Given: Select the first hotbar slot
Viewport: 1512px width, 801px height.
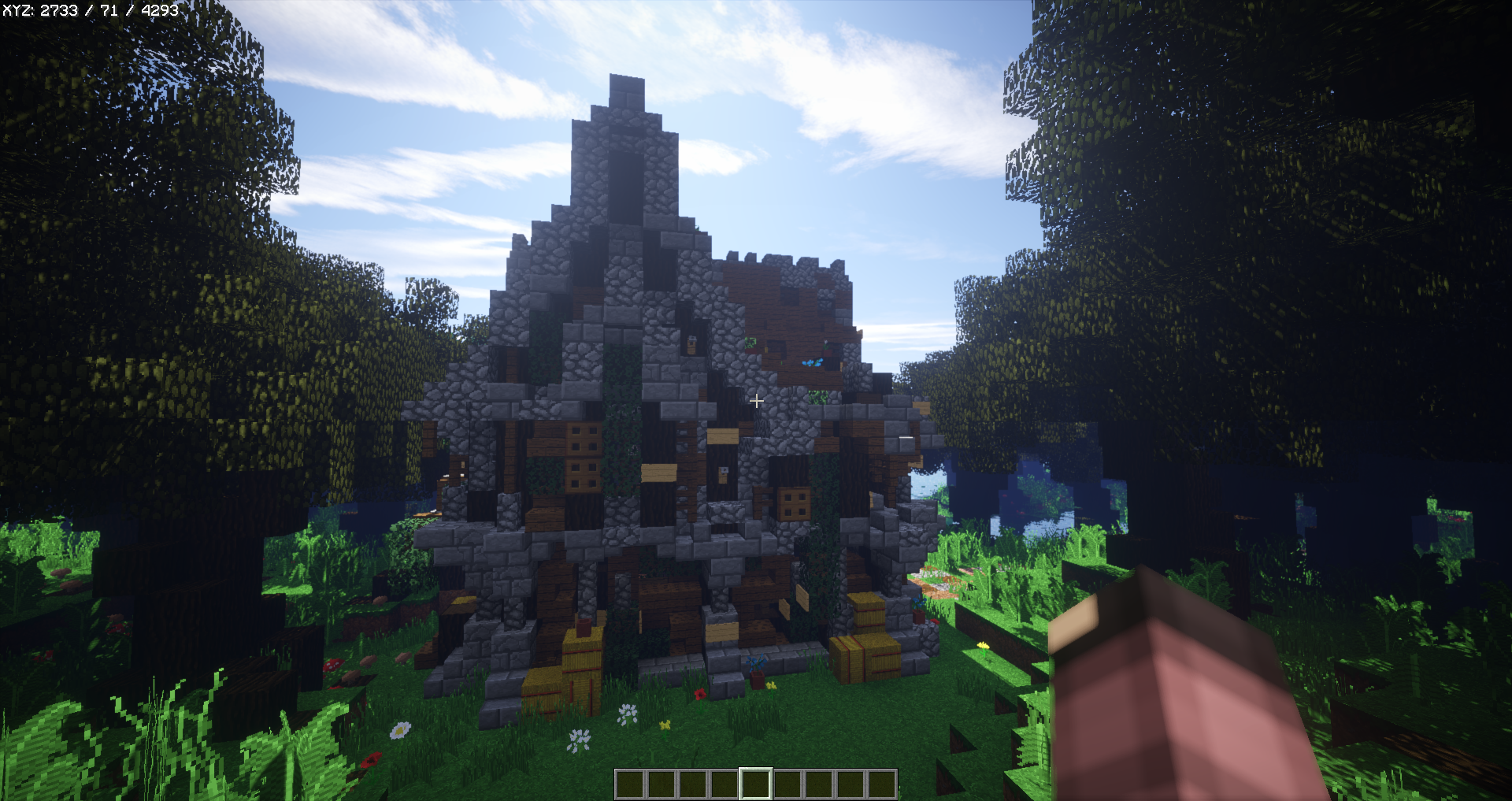Looking at the screenshot, I should click(630, 783).
